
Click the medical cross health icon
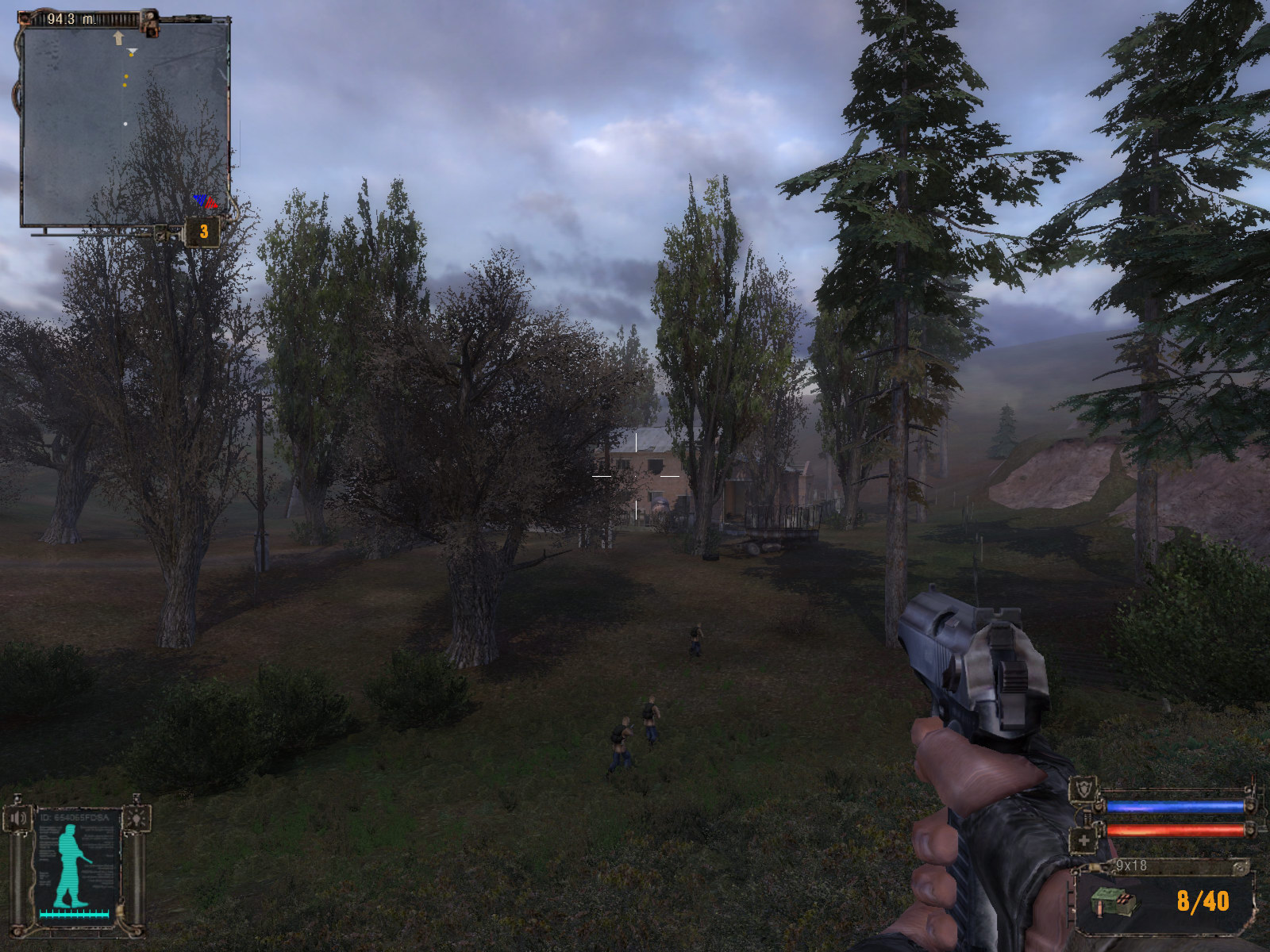(1083, 839)
